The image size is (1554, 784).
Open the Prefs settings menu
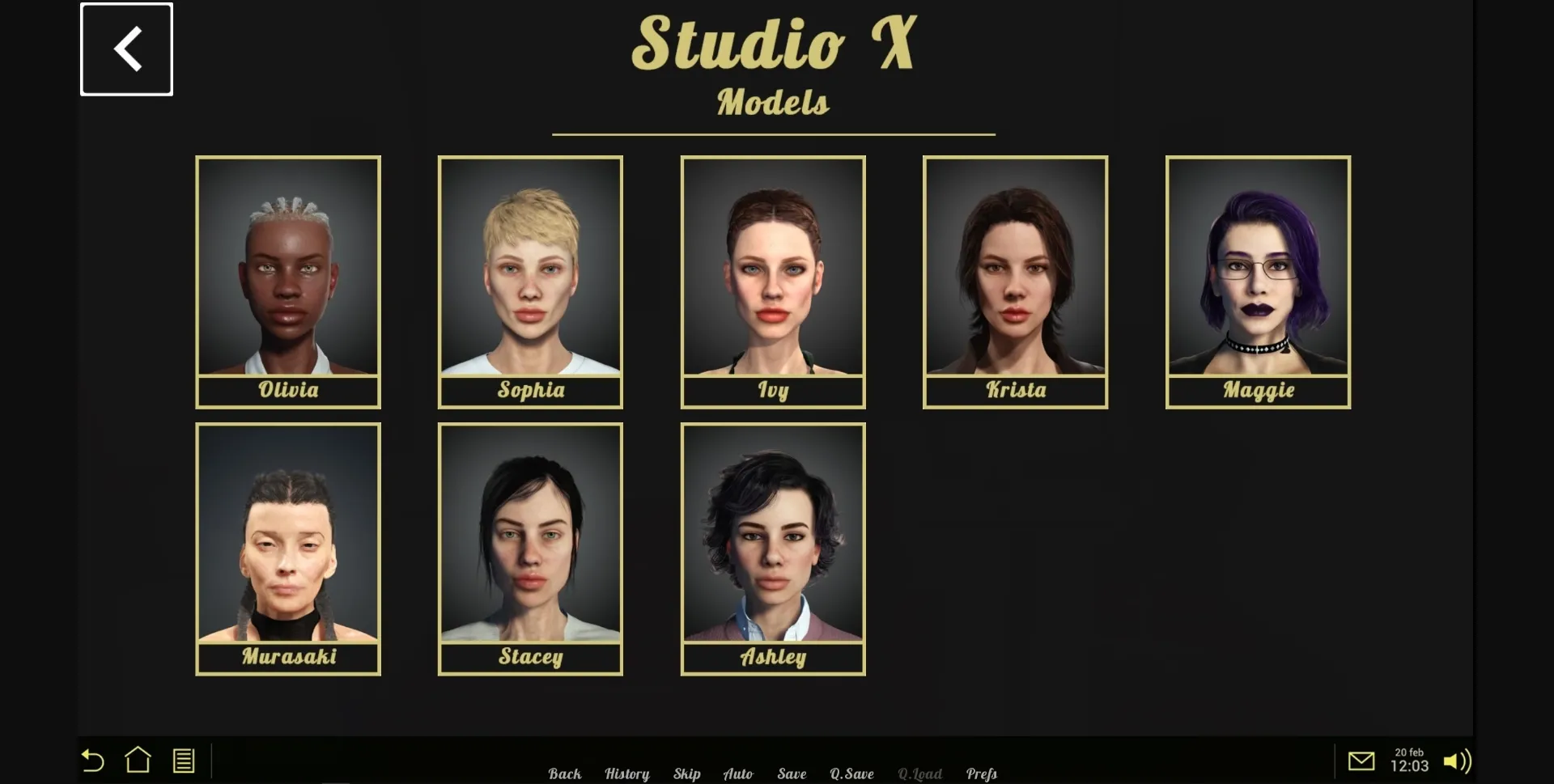[981, 773]
